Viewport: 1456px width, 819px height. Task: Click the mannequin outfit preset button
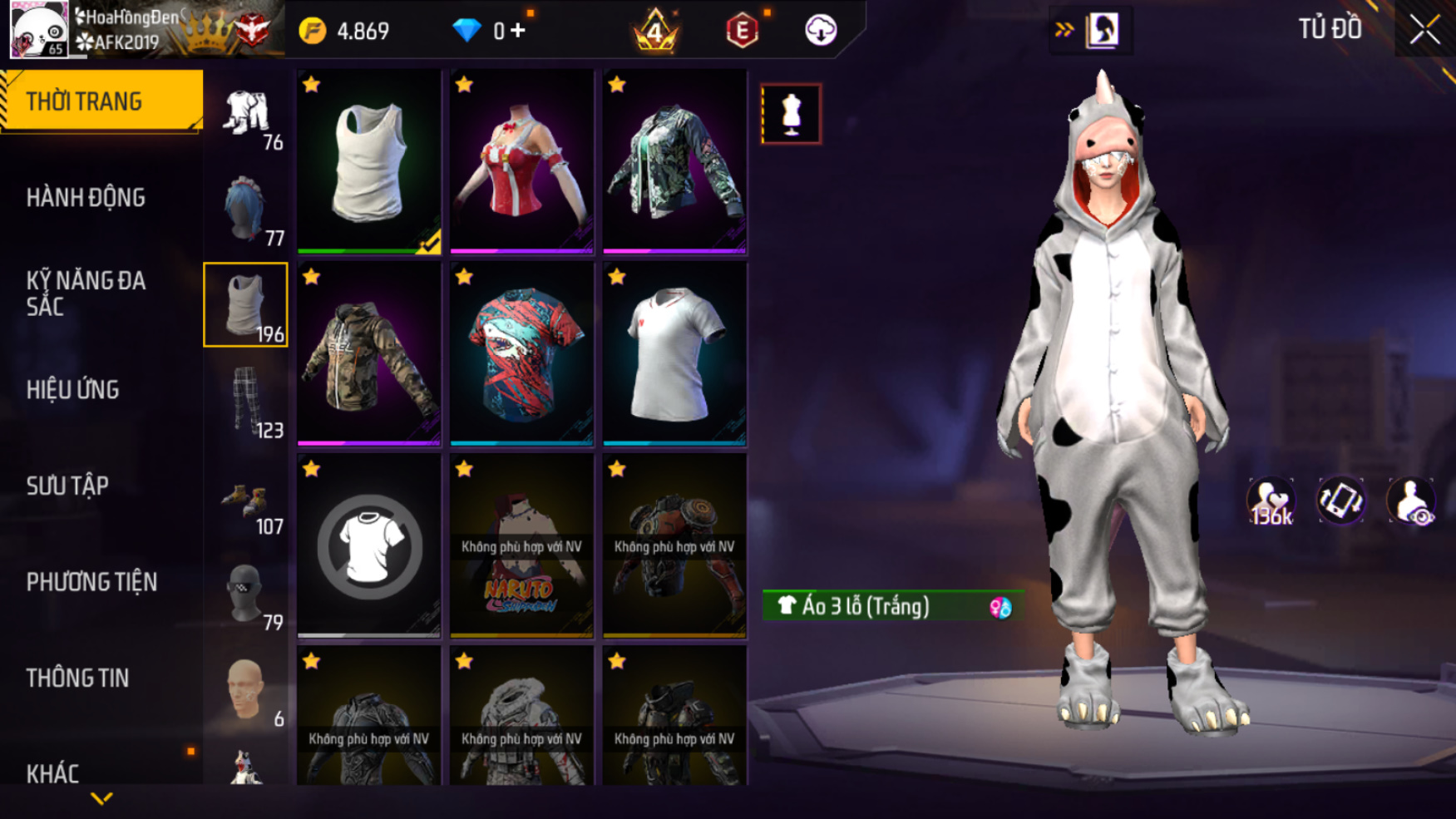[791, 114]
